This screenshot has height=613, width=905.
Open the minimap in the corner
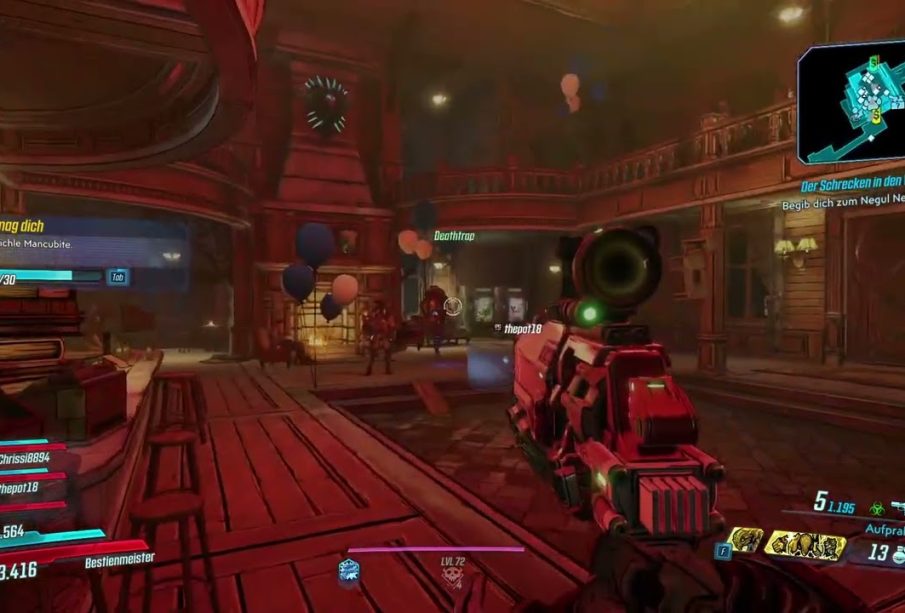[x=852, y=100]
